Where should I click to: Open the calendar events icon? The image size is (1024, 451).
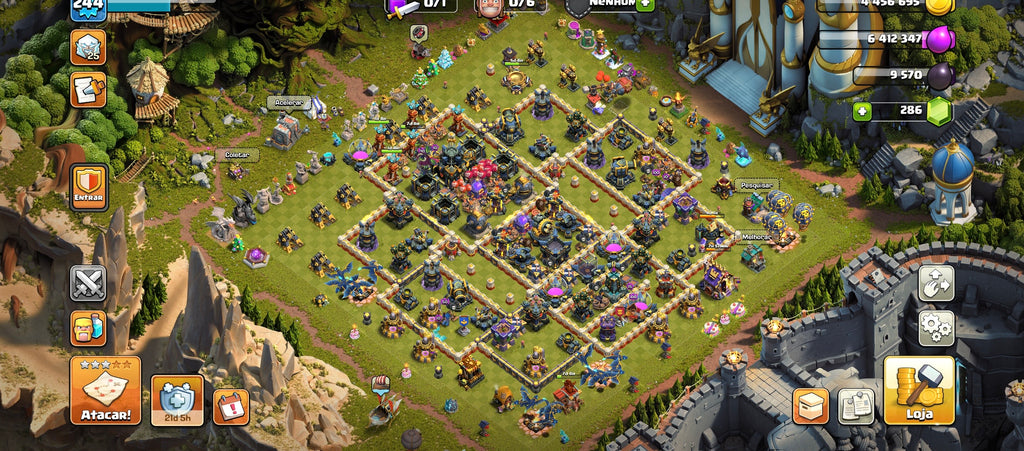coord(230,406)
